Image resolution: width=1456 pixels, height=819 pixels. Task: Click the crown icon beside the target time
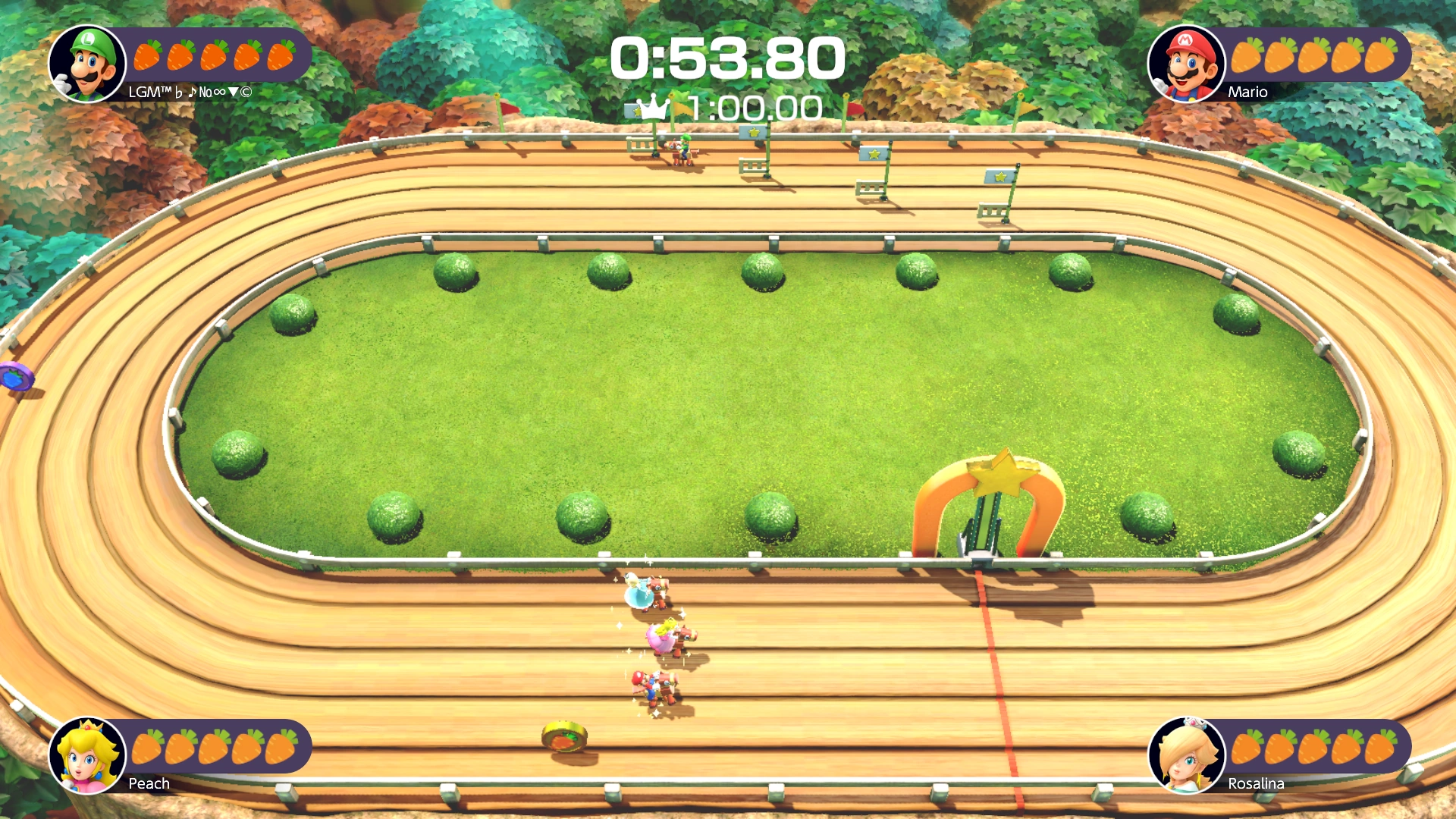[651, 107]
